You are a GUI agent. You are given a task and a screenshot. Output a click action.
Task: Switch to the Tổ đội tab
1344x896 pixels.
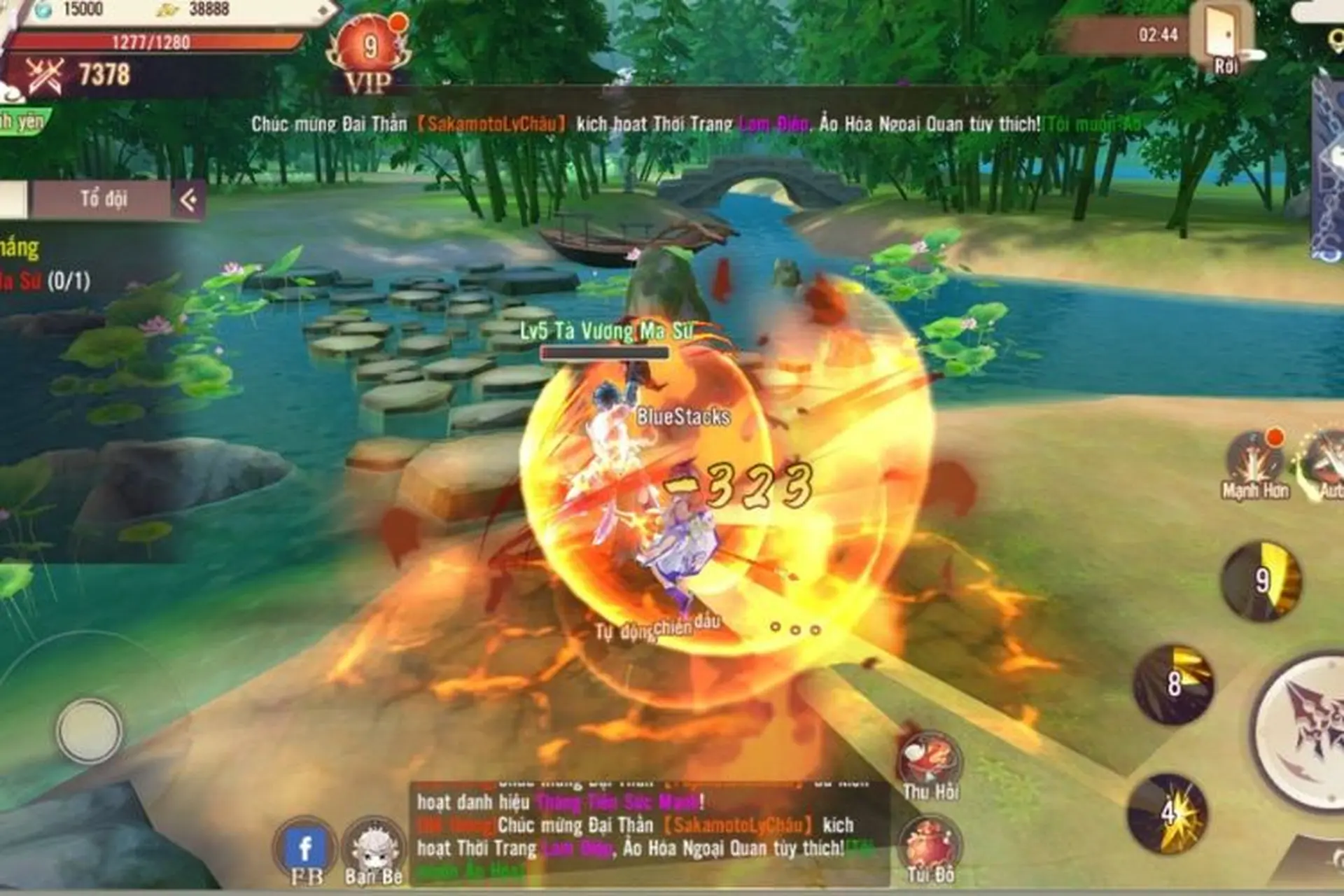point(104,198)
